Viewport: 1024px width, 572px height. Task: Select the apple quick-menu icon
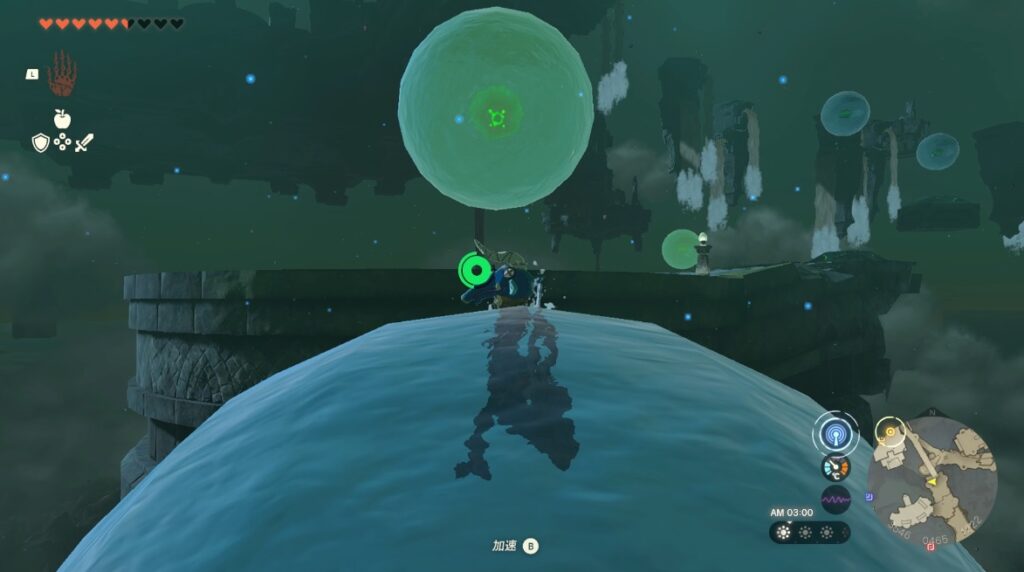[x=62, y=119]
